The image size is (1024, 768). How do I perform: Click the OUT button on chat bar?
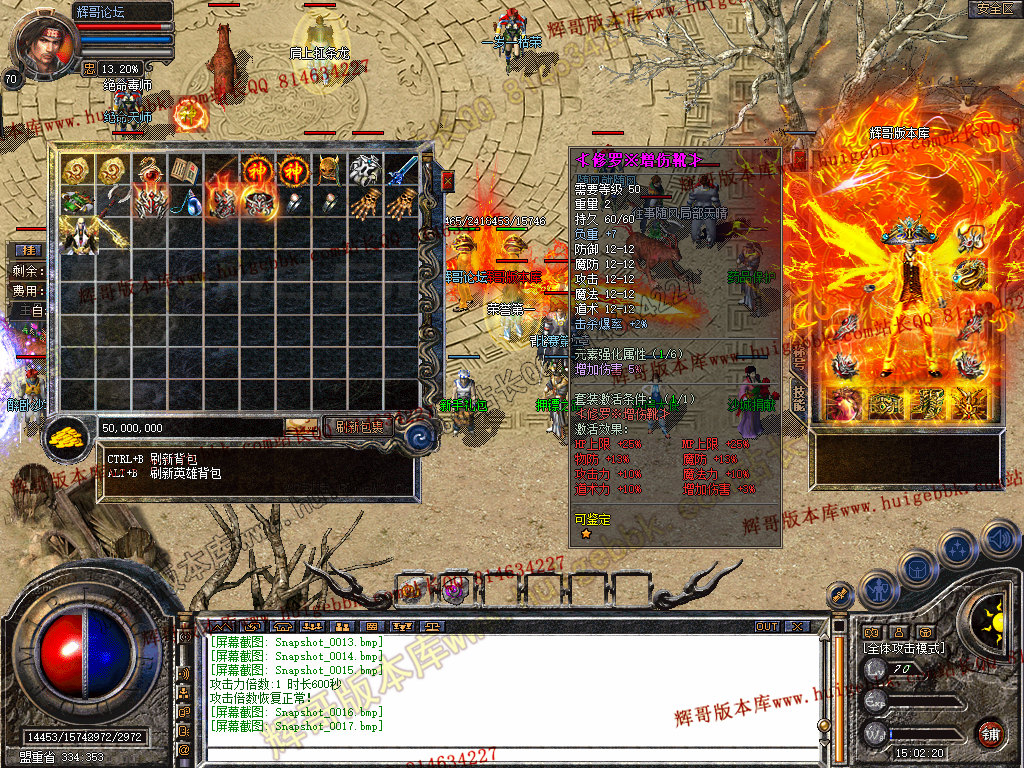(766, 626)
